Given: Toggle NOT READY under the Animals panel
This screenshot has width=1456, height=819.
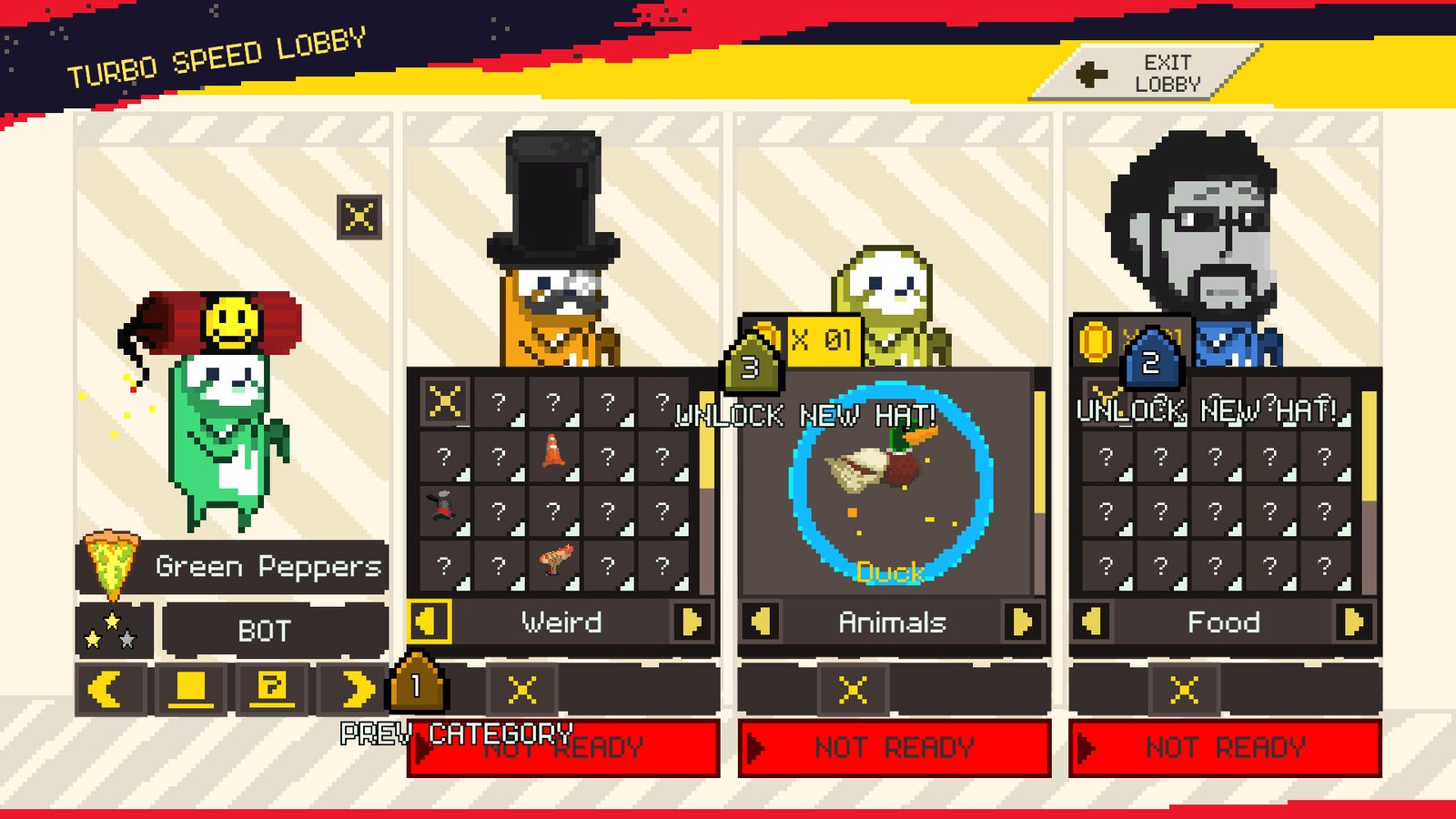Looking at the screenshot, I should (x=894, y=748).
